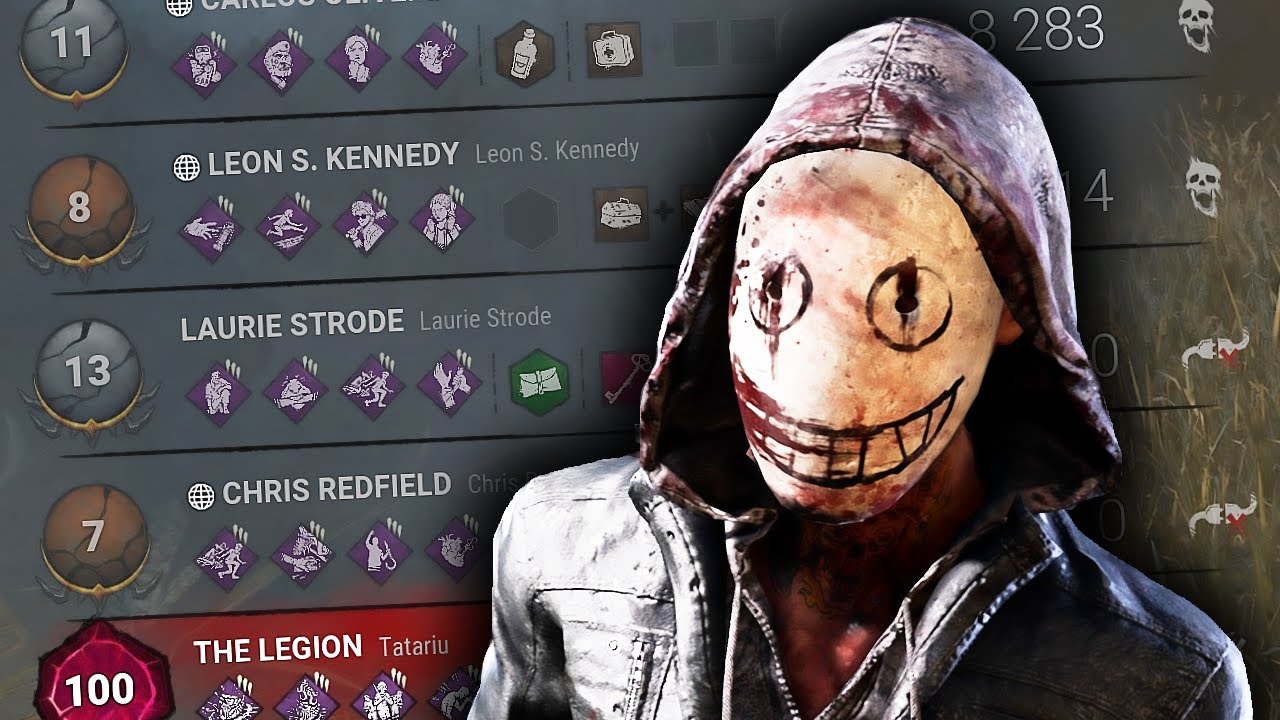
Task: Select the LEON S. KENNEDY player row
Action: coord(330,157)
